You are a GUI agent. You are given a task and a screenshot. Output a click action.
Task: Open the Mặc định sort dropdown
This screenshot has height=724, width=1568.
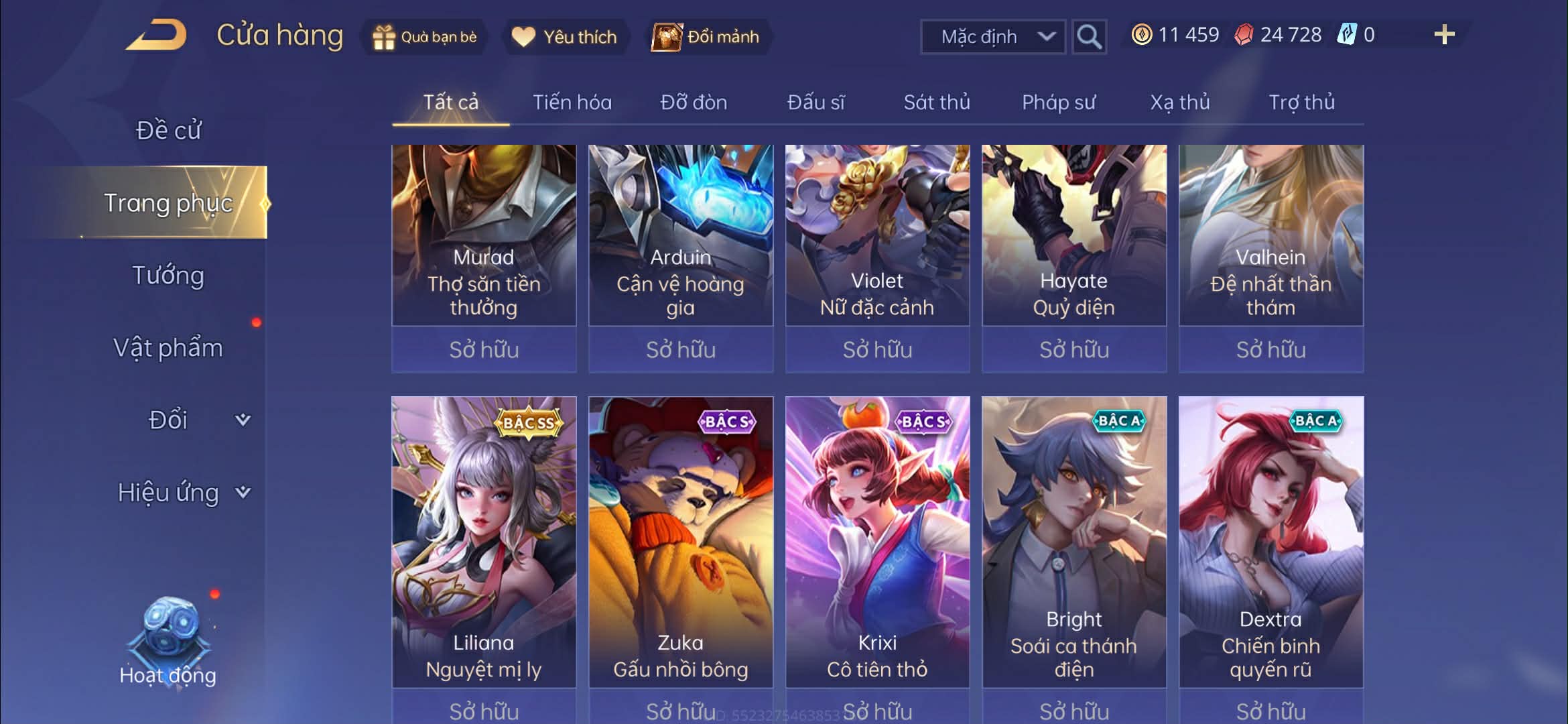pos(993,36)
